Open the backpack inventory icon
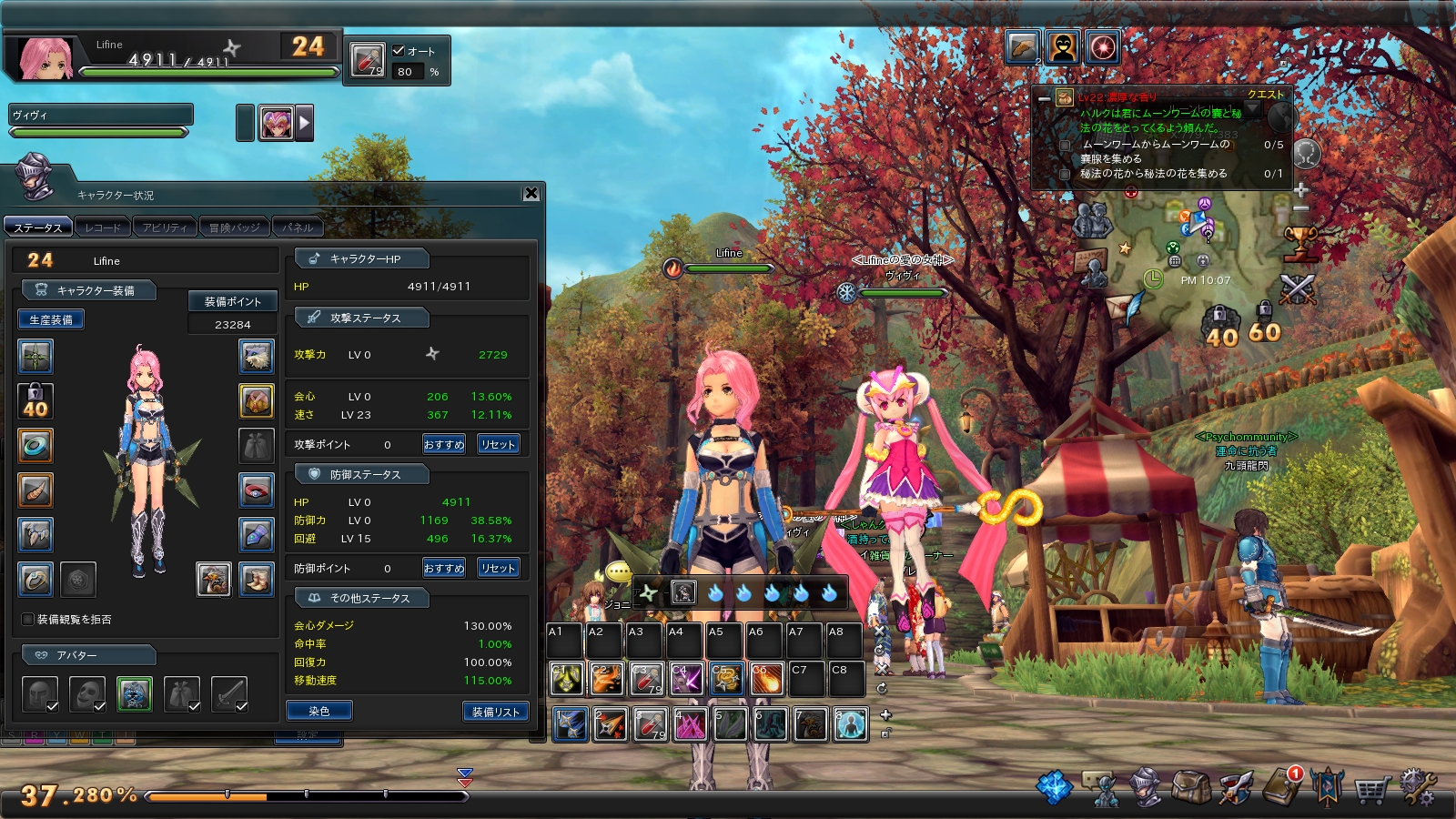The height and width of the screenshot is (819, 1456). coord(1190,787)
